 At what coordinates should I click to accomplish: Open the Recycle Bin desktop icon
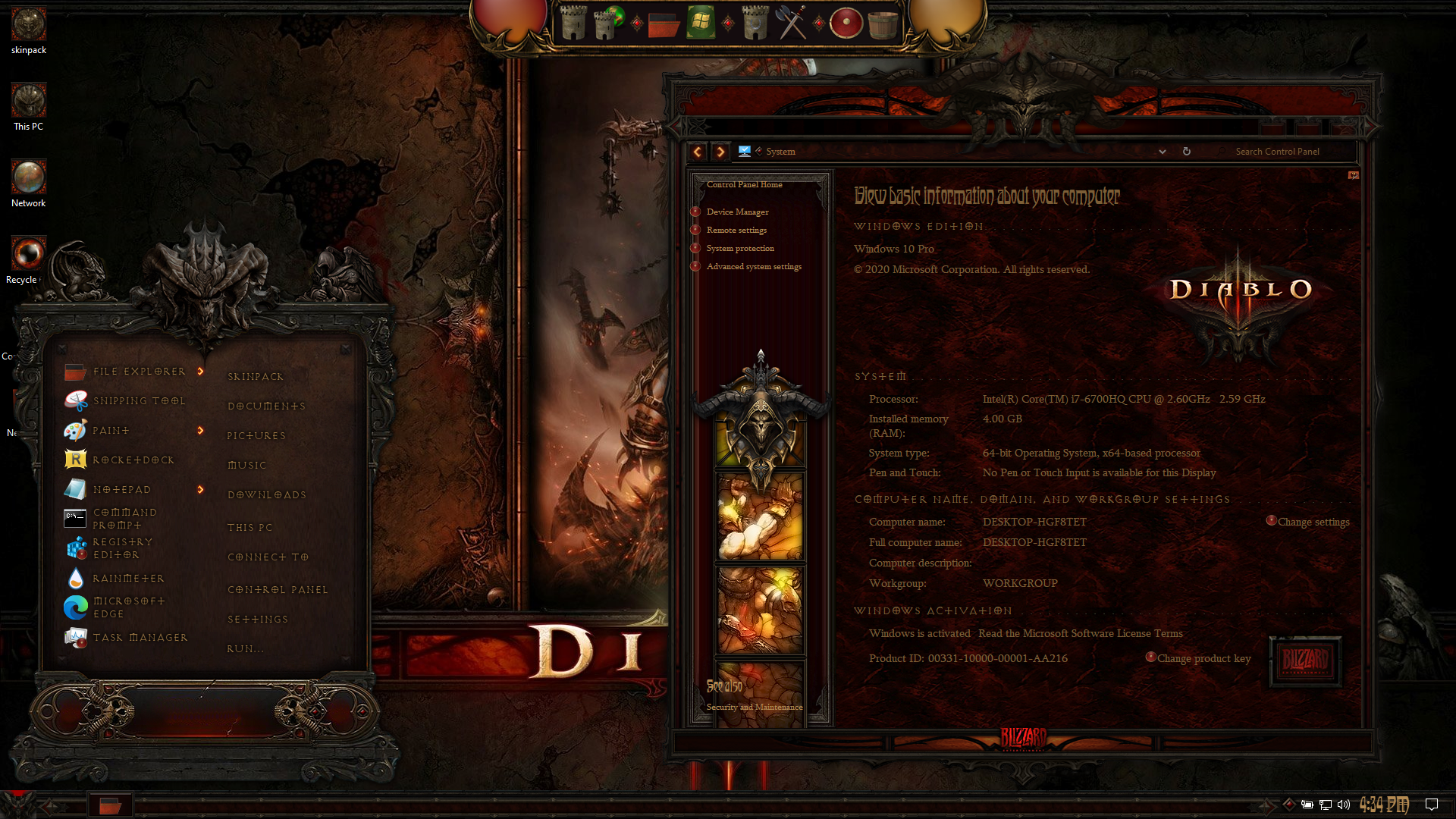(28, 255)
